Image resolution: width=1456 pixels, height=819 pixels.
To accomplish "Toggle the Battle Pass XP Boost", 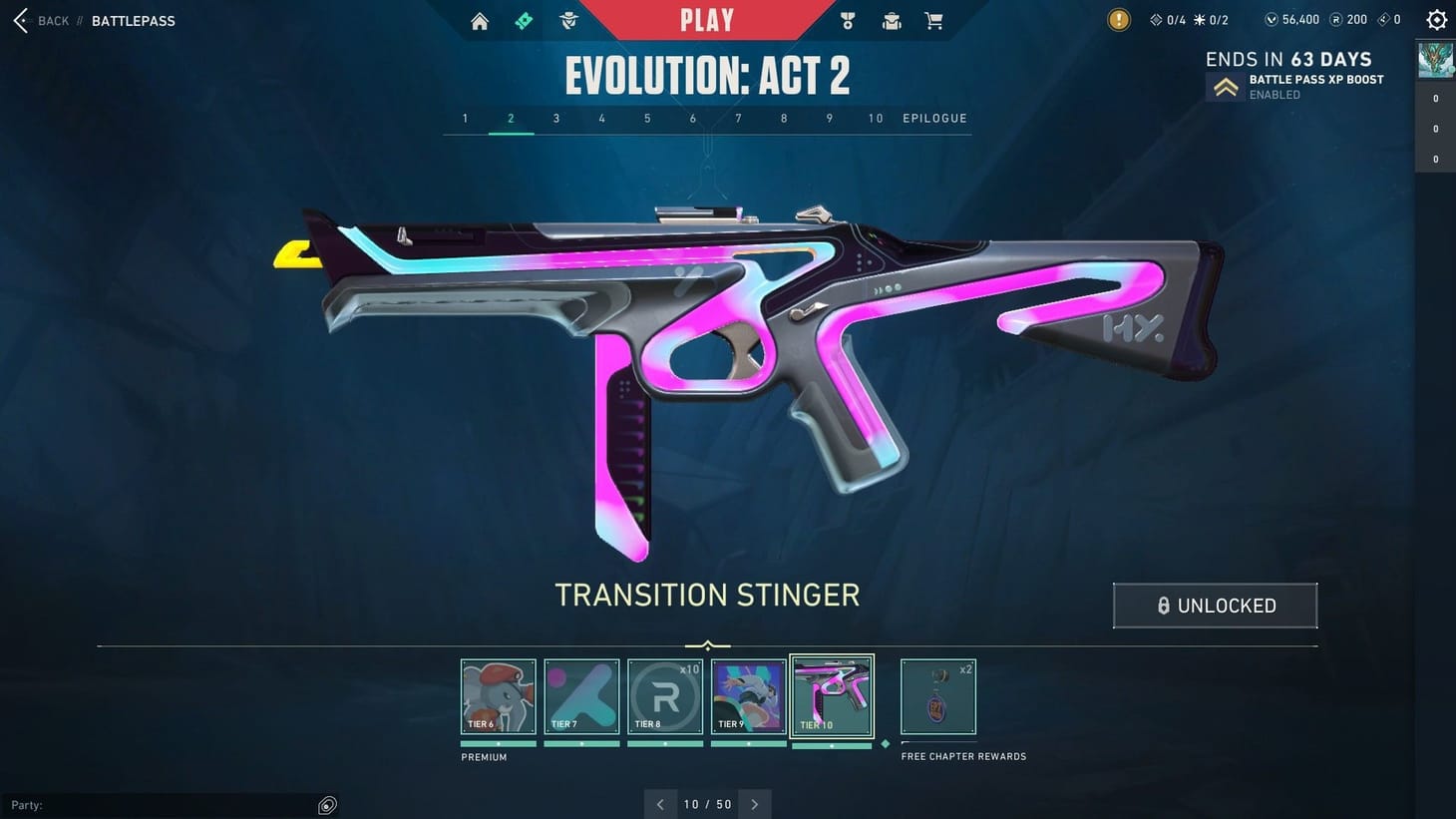I will pos(1226,86).
